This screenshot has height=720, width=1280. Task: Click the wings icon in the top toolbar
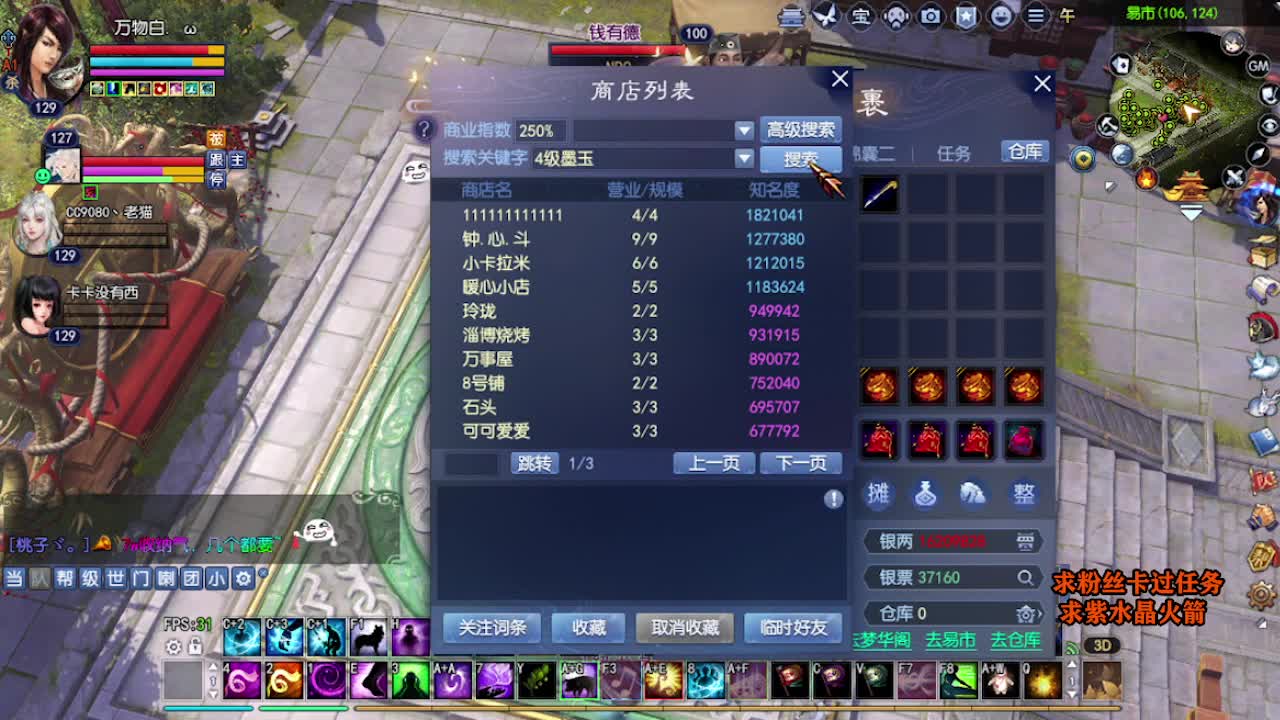pyautogui.click(x=824, y=16)
